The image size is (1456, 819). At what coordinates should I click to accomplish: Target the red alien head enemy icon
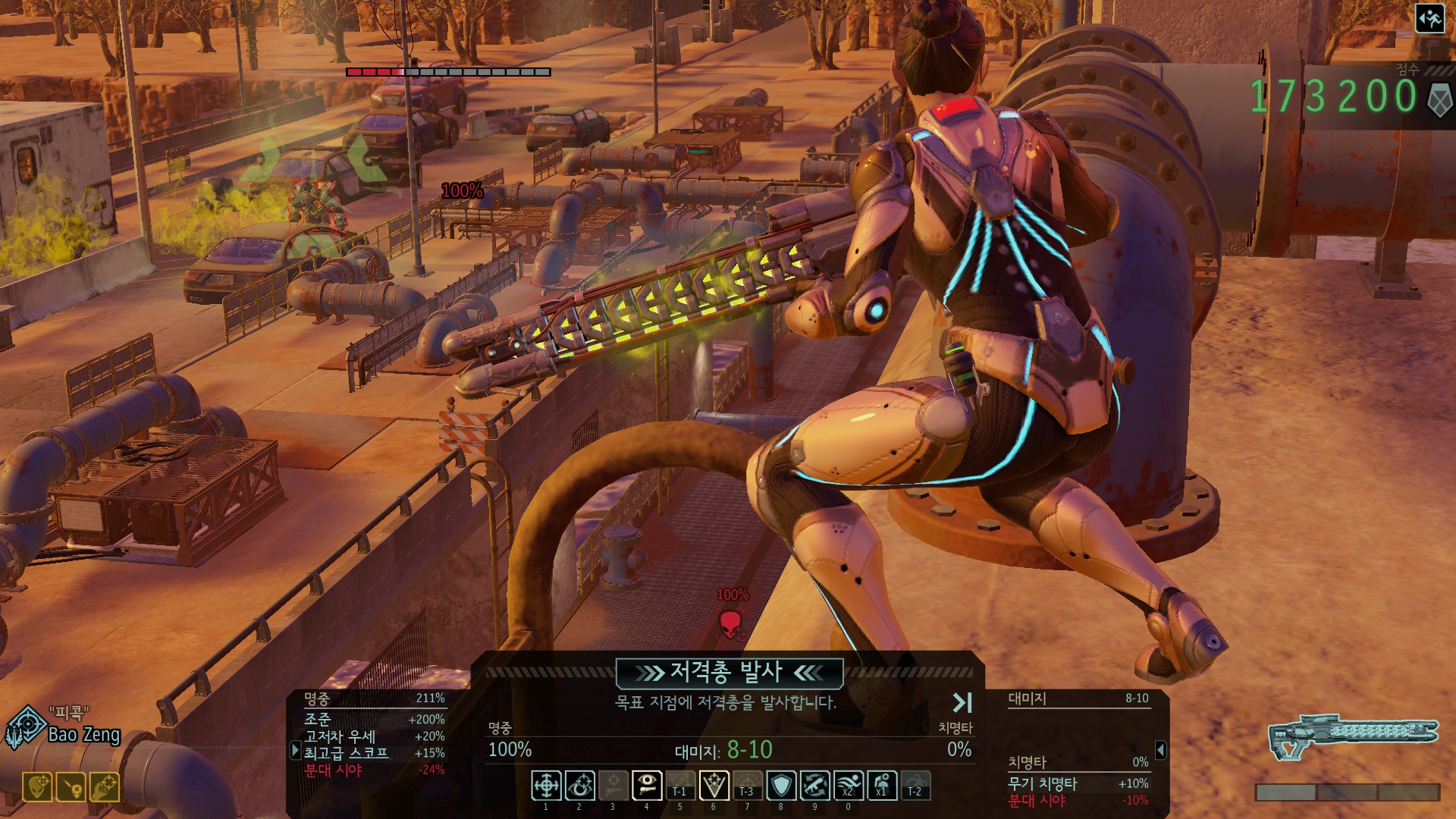[x=731, y=623]
